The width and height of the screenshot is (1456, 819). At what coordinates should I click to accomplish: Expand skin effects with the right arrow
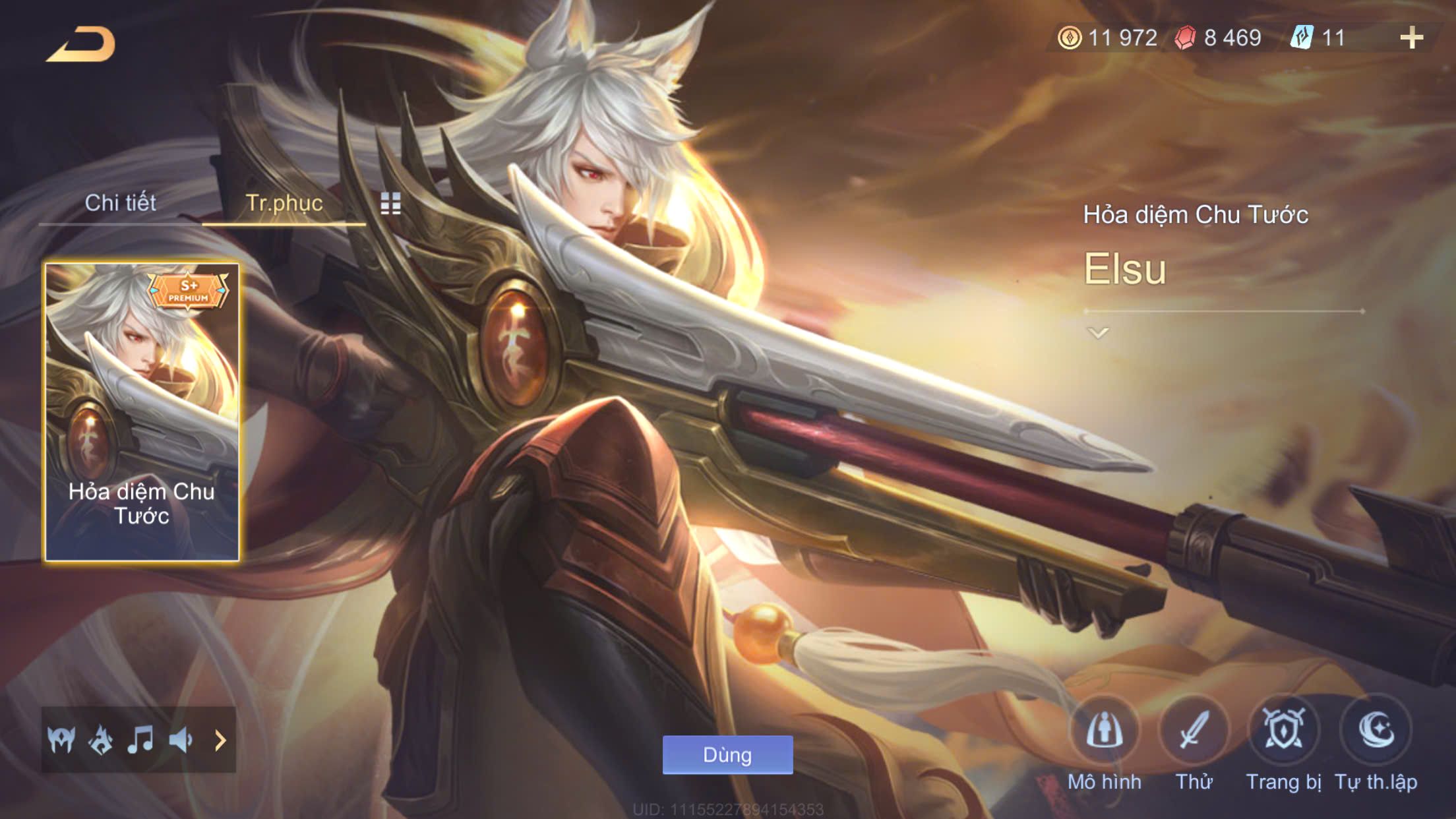tap(220, 740)
